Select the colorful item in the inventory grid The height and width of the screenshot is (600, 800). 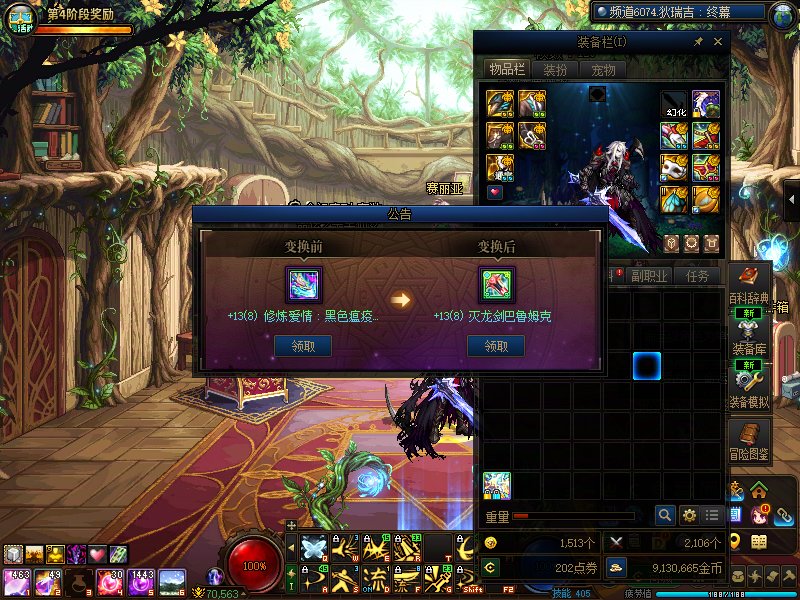pos(497,486)
